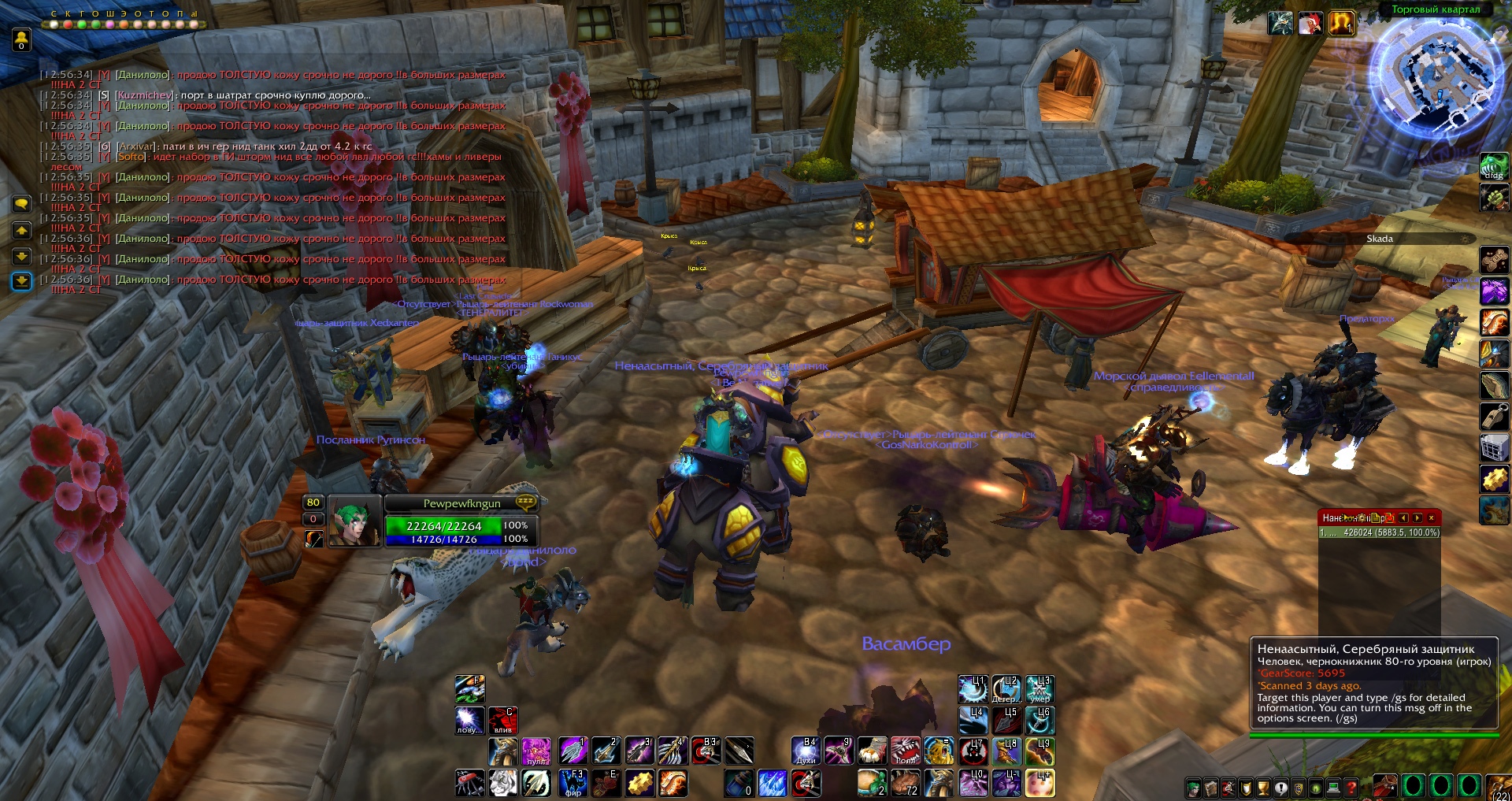
Task: Open the chat menu speech bubble button
Action: point(21,204)
